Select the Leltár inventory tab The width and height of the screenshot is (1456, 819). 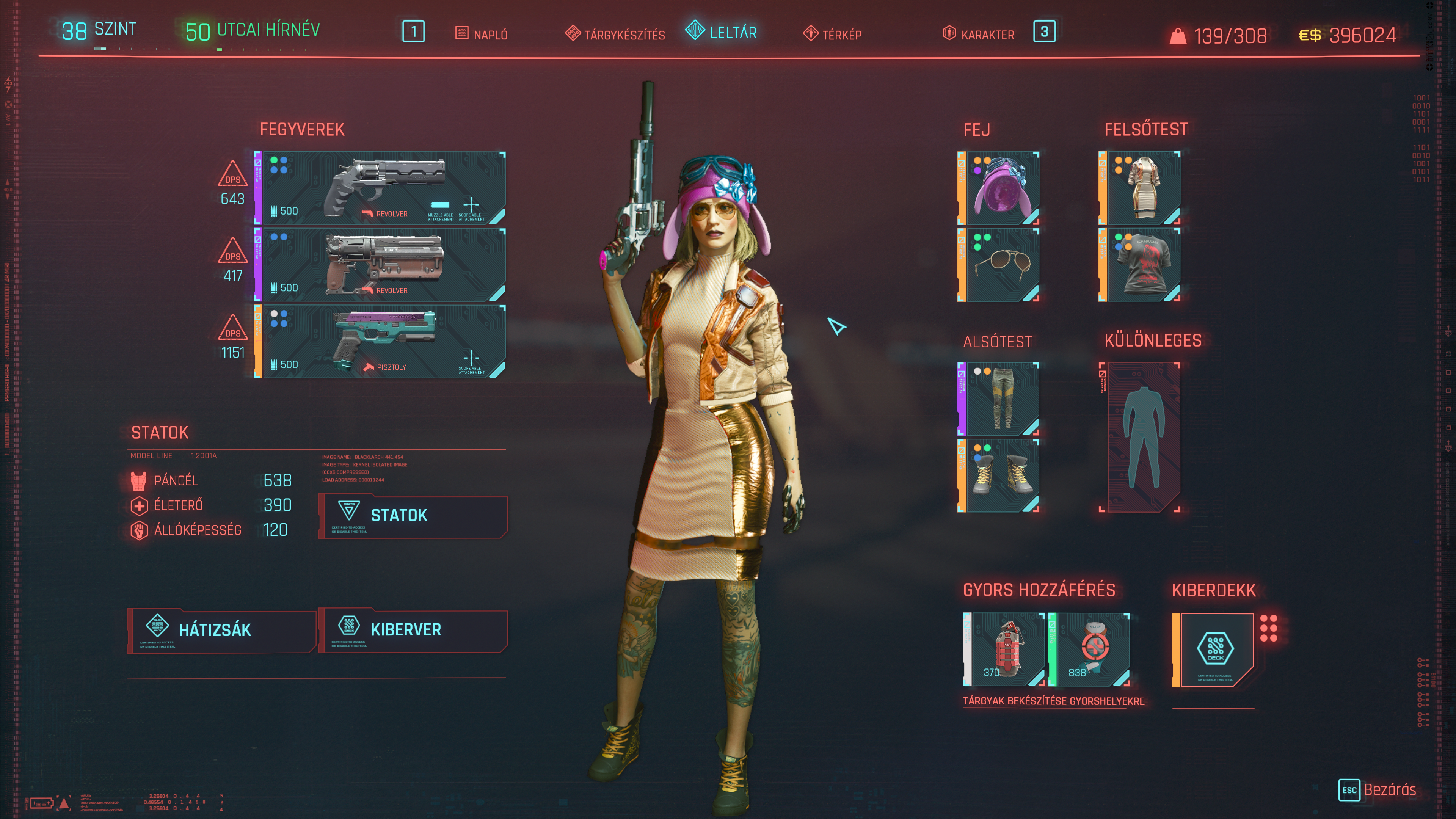click(722, 32)
